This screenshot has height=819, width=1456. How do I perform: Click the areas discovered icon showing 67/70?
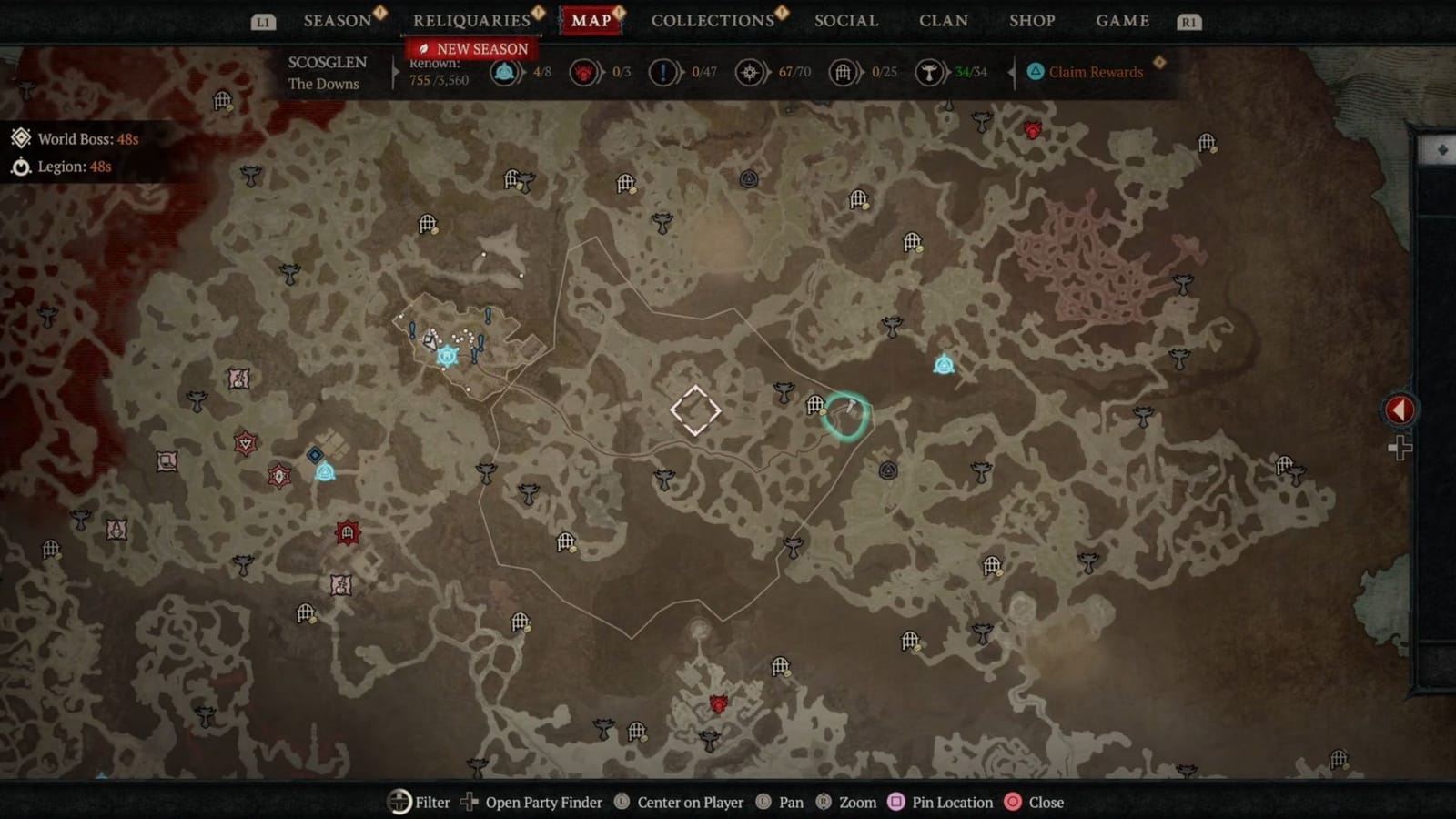(750, 73)
